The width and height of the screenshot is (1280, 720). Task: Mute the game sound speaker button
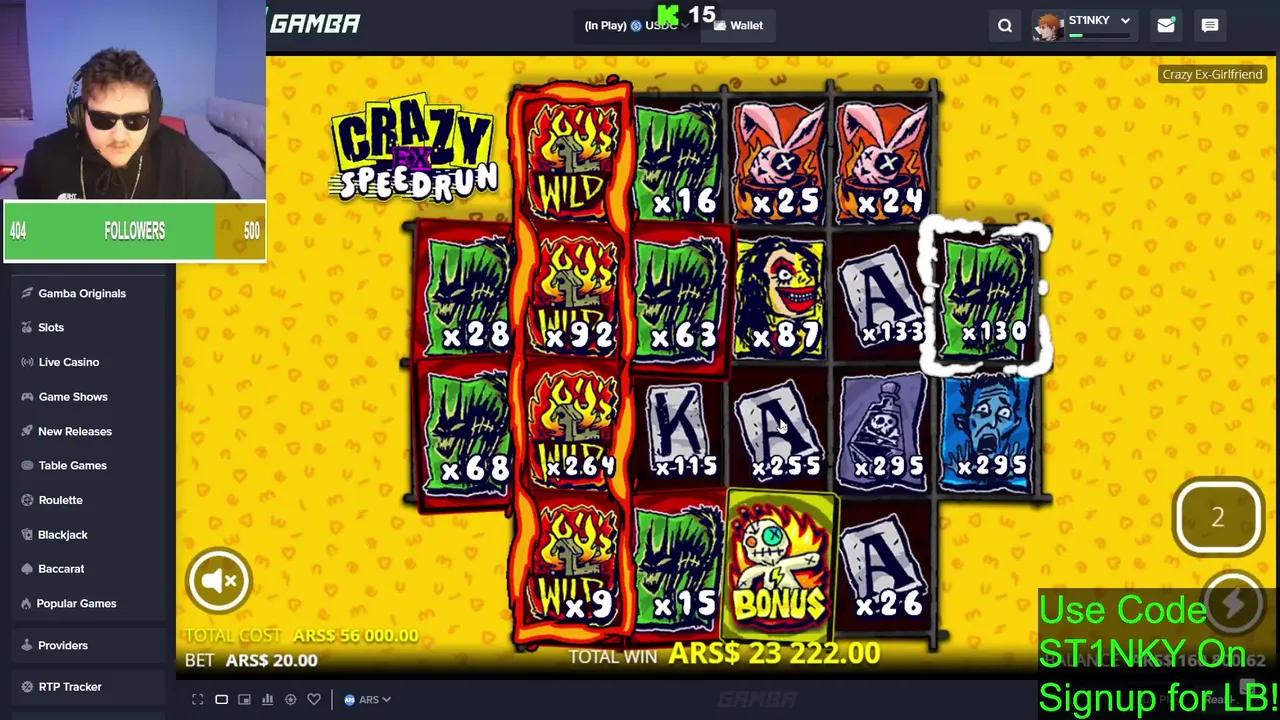[x=218, y=580]
